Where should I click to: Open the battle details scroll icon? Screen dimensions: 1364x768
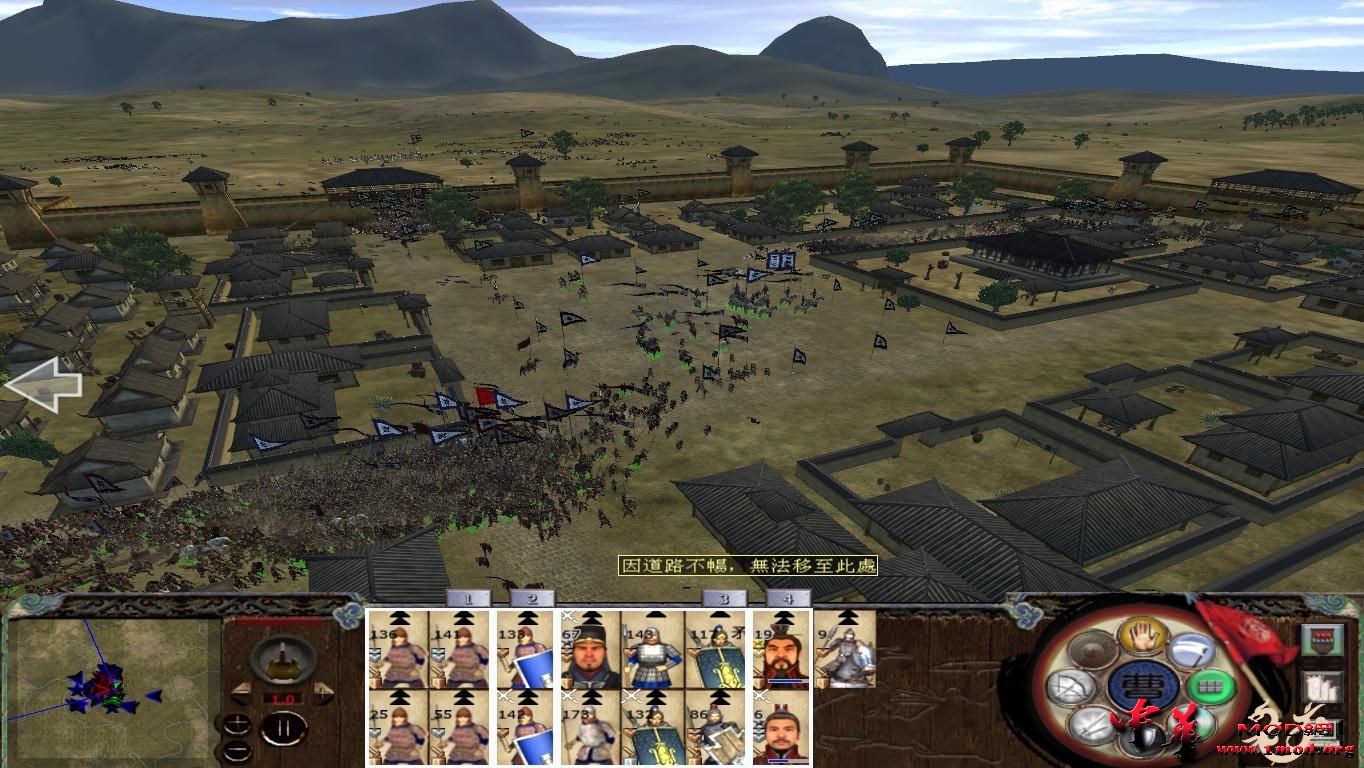[x=1320, y=688]
